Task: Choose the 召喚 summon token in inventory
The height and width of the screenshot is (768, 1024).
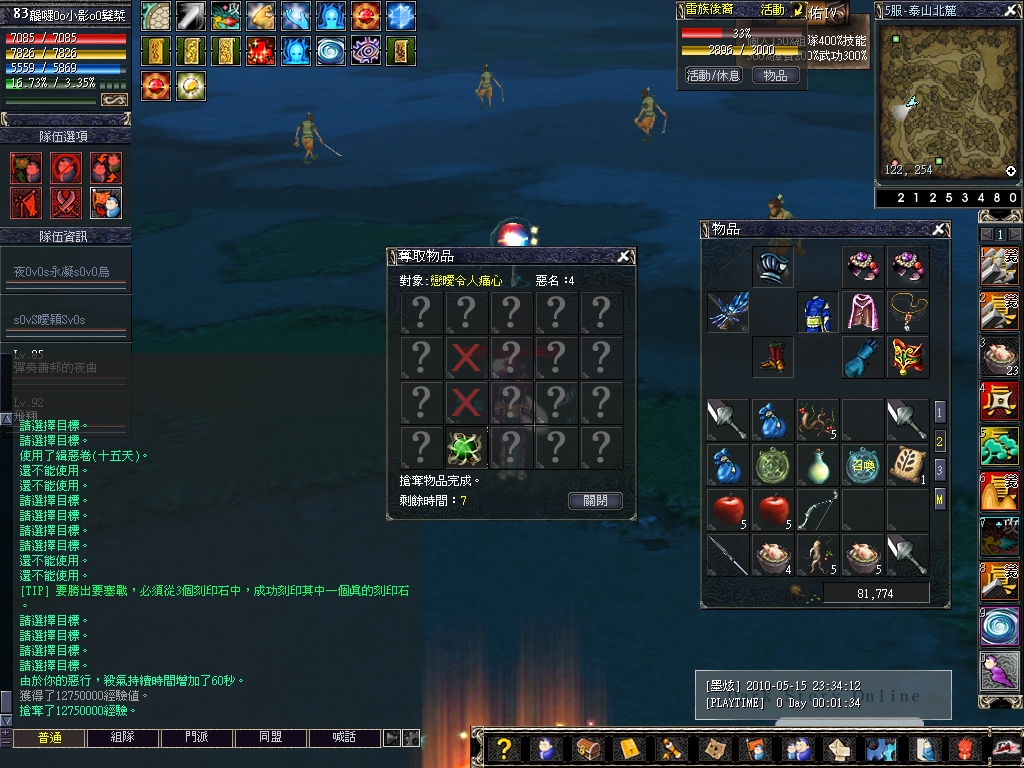Action: click(862, 465)
